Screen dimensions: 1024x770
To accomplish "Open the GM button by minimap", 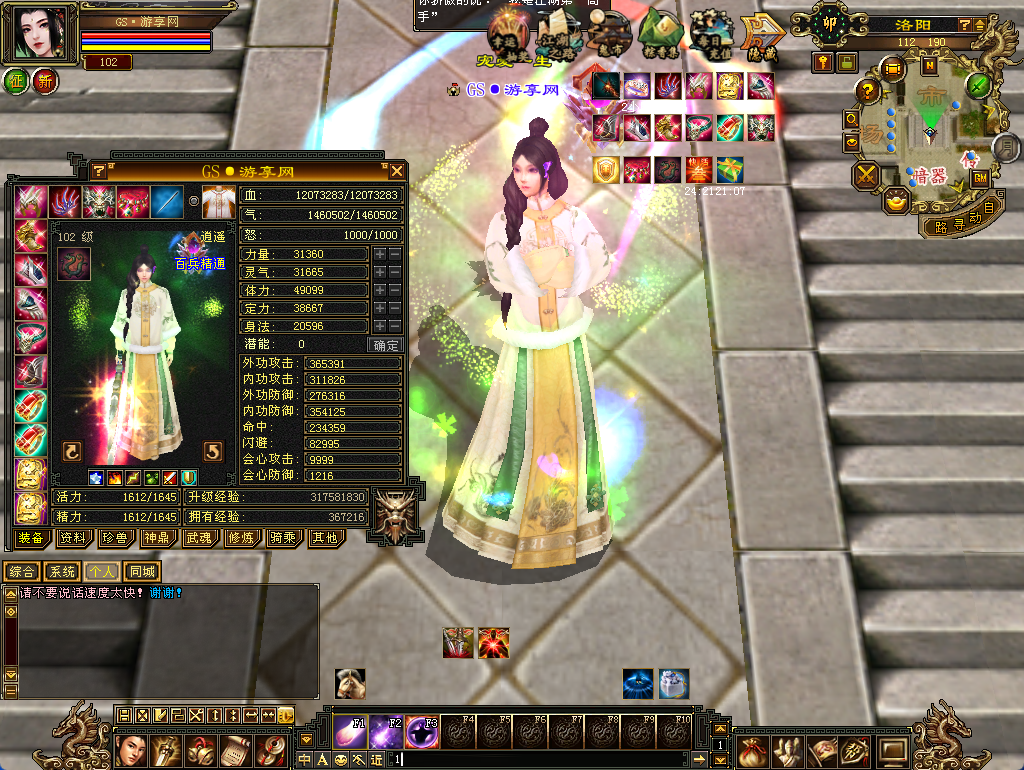I will pyautogui.click(x=980, y=177).
